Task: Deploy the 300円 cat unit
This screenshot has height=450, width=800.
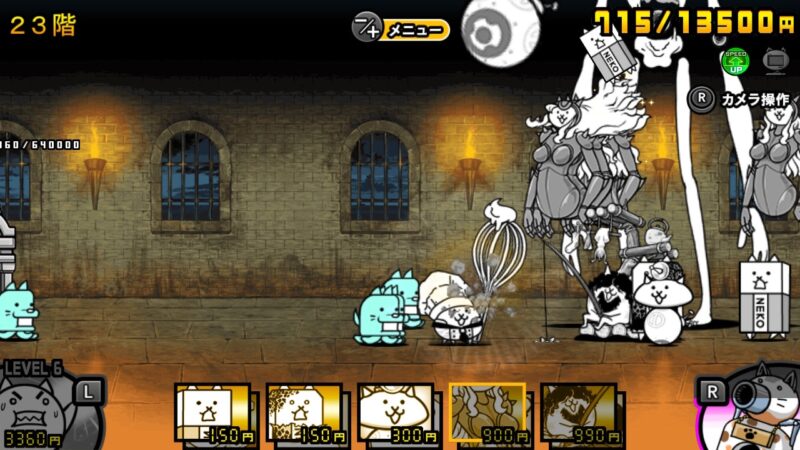Action: coord(396,413)
